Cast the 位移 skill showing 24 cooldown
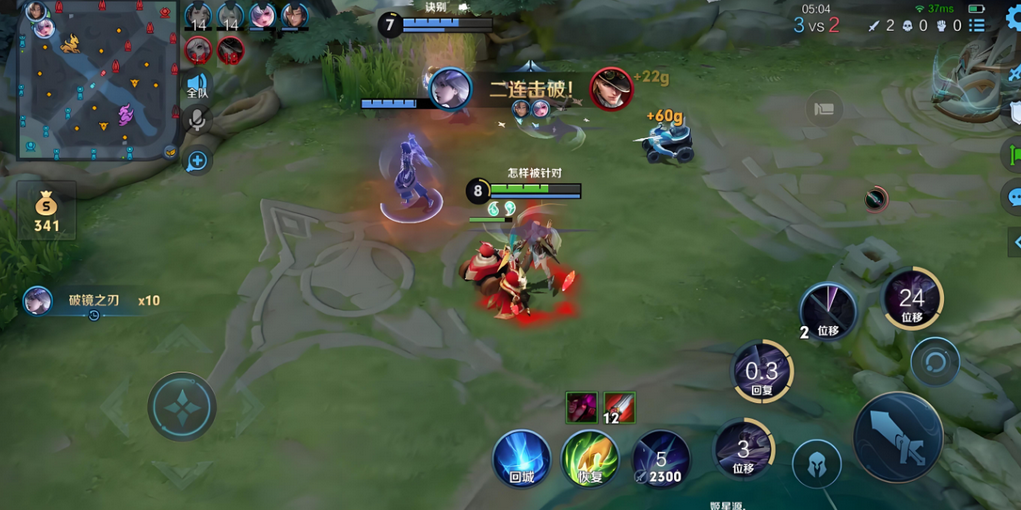The image size is (1021, 510). [x=911, y=299]
